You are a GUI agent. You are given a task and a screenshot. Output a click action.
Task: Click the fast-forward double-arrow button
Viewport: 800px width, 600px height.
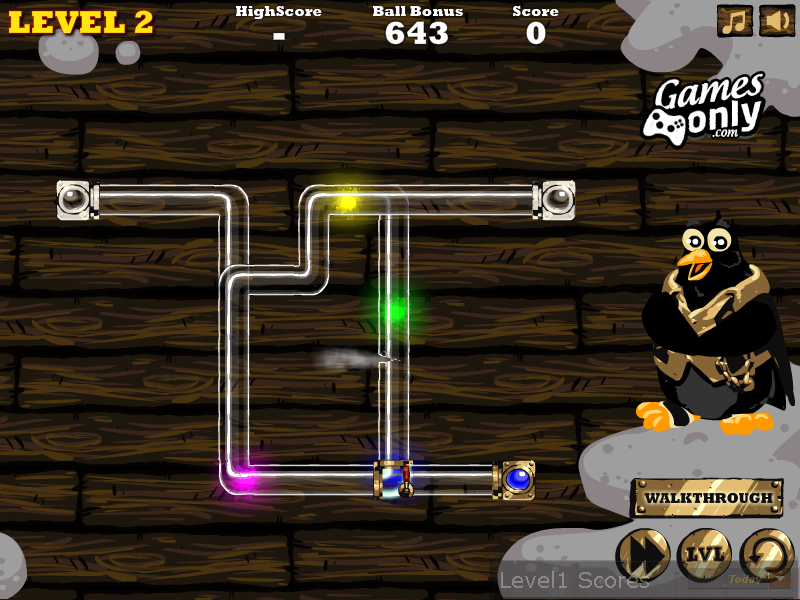(x=642, y=554)
